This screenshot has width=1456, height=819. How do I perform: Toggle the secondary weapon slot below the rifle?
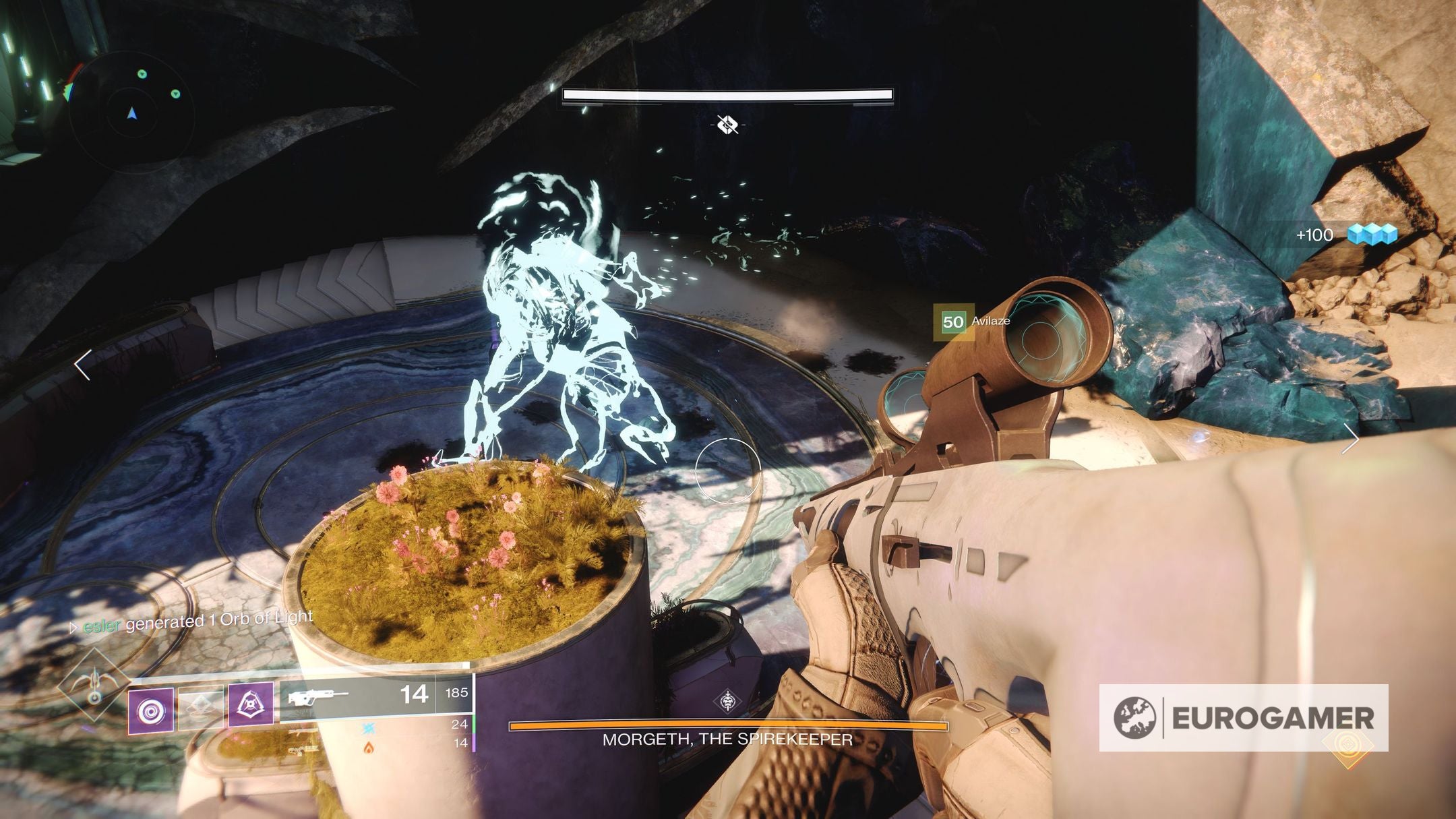304,732
